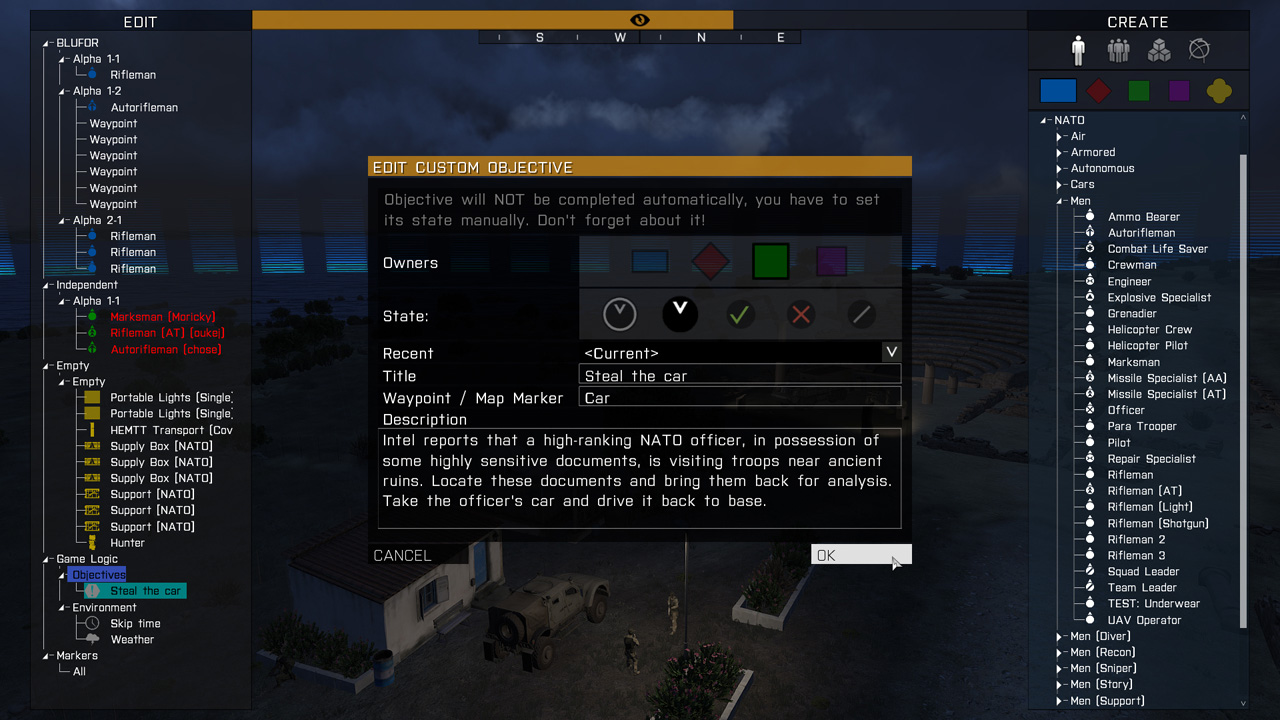Click the Title field containing Steal the car

pyautogui.click(x=740, y=375)
